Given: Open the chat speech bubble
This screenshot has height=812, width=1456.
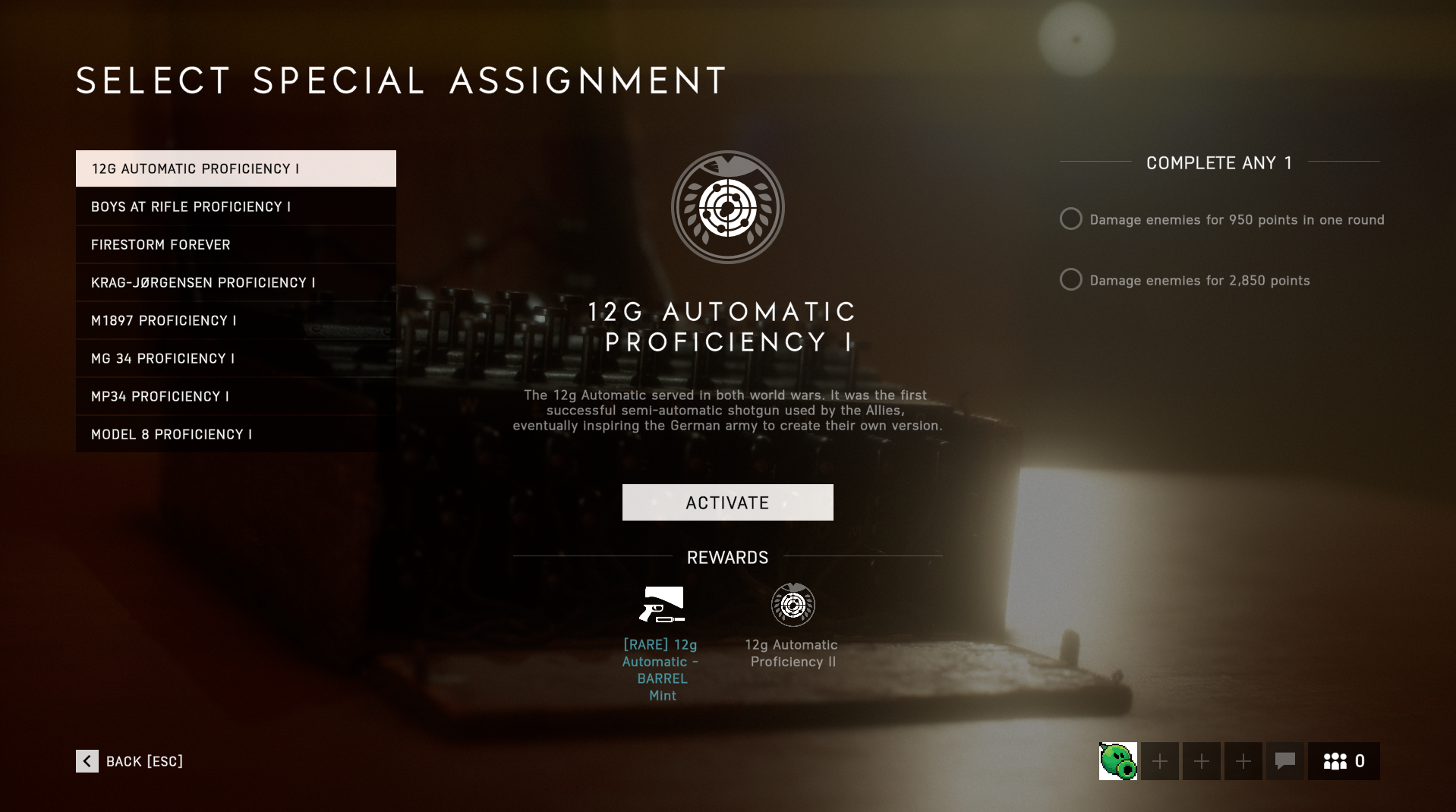Looking at the screenshot, I should click(1284, 761).
